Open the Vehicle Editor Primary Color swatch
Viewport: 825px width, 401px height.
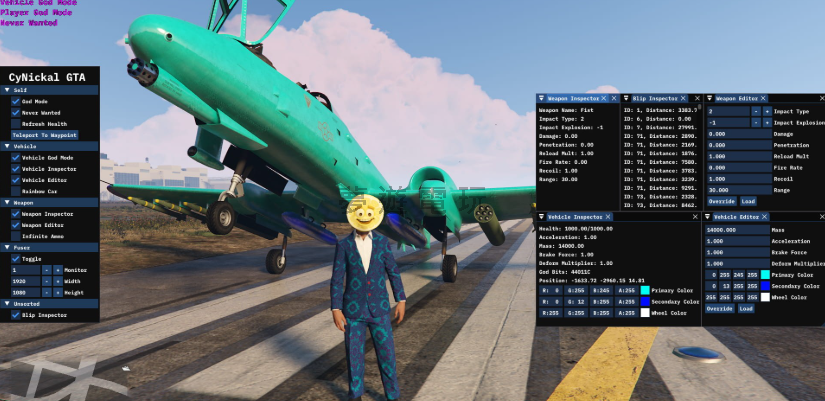click(765, 274)
